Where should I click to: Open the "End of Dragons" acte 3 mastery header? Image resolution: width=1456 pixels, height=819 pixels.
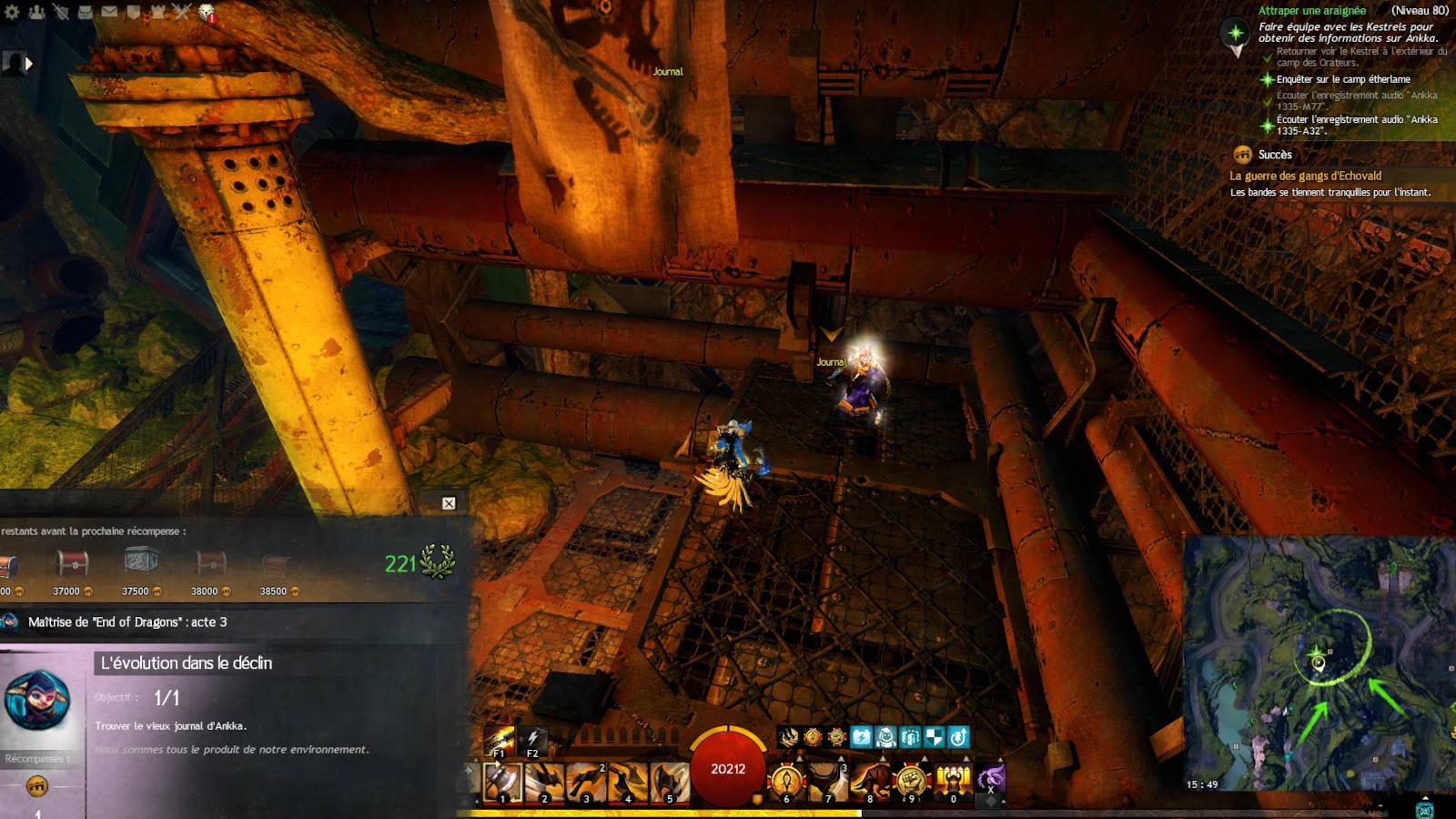coord(127,622)
